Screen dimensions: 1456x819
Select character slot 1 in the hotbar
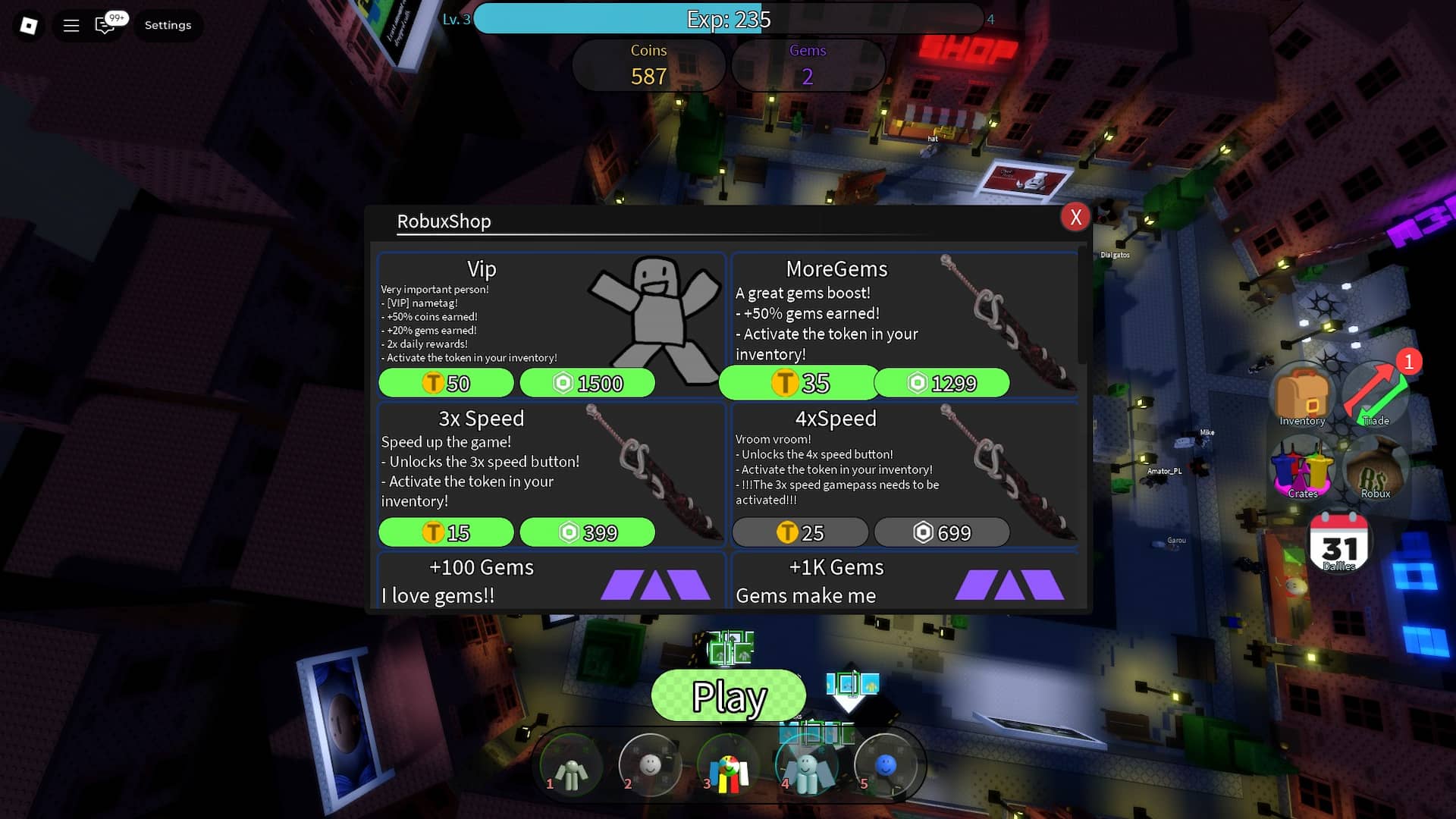tap(571, 765)
